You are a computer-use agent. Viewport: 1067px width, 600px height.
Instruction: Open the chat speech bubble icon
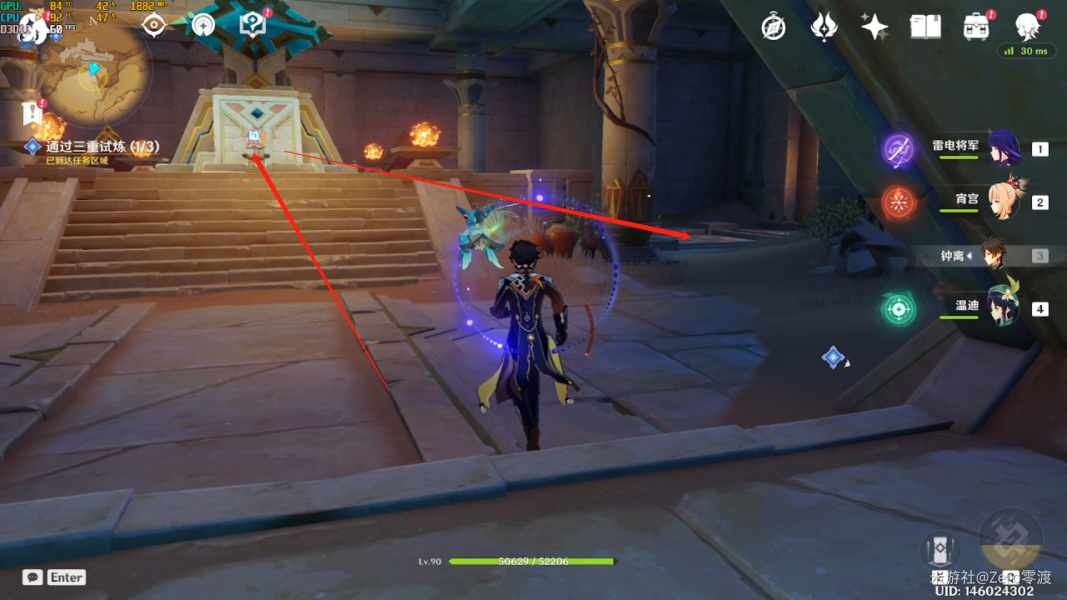tap(32, 577)
